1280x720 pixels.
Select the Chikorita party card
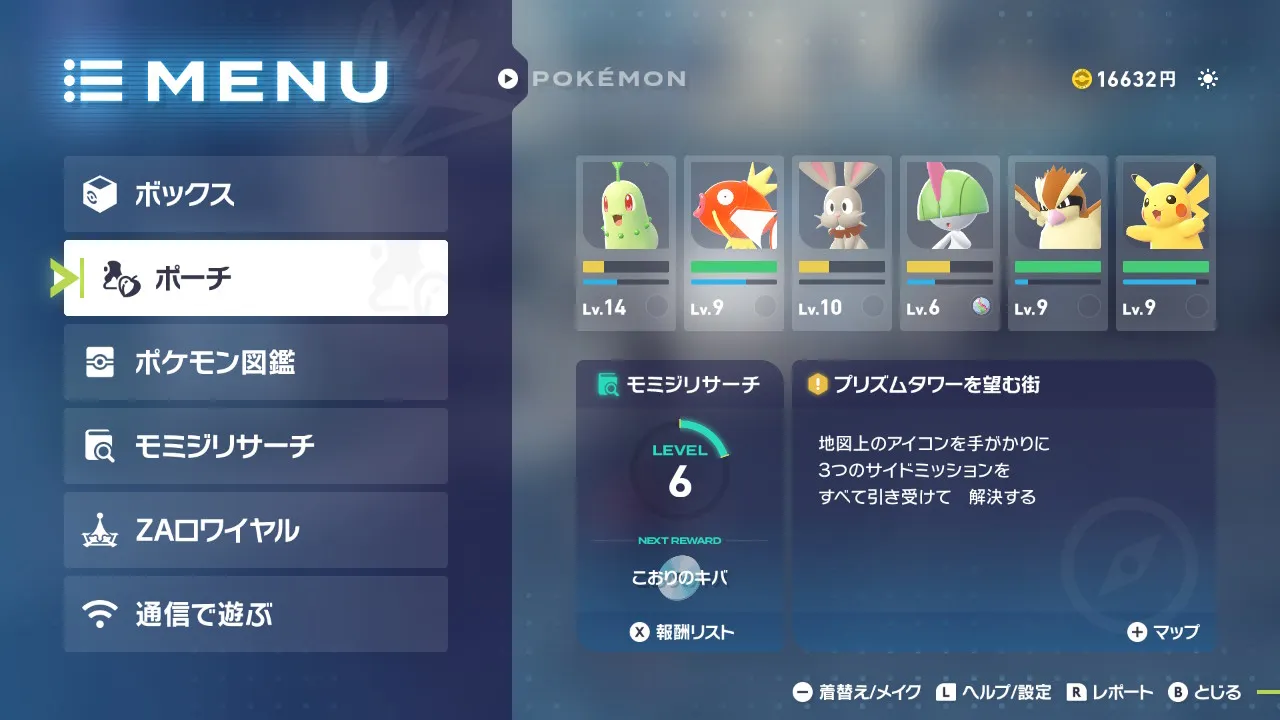tap(625, 243)
